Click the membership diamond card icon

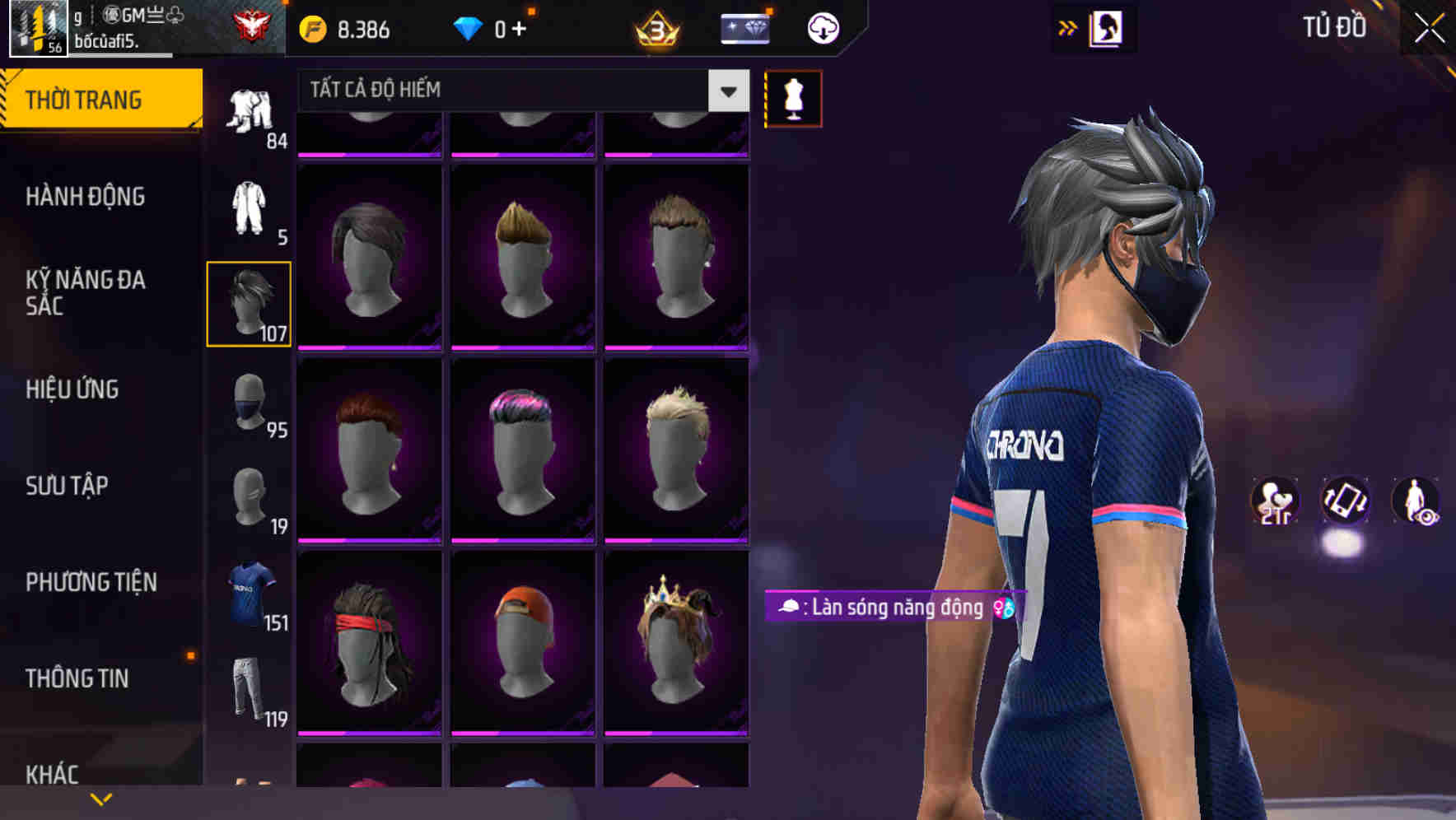coord(744,27)
